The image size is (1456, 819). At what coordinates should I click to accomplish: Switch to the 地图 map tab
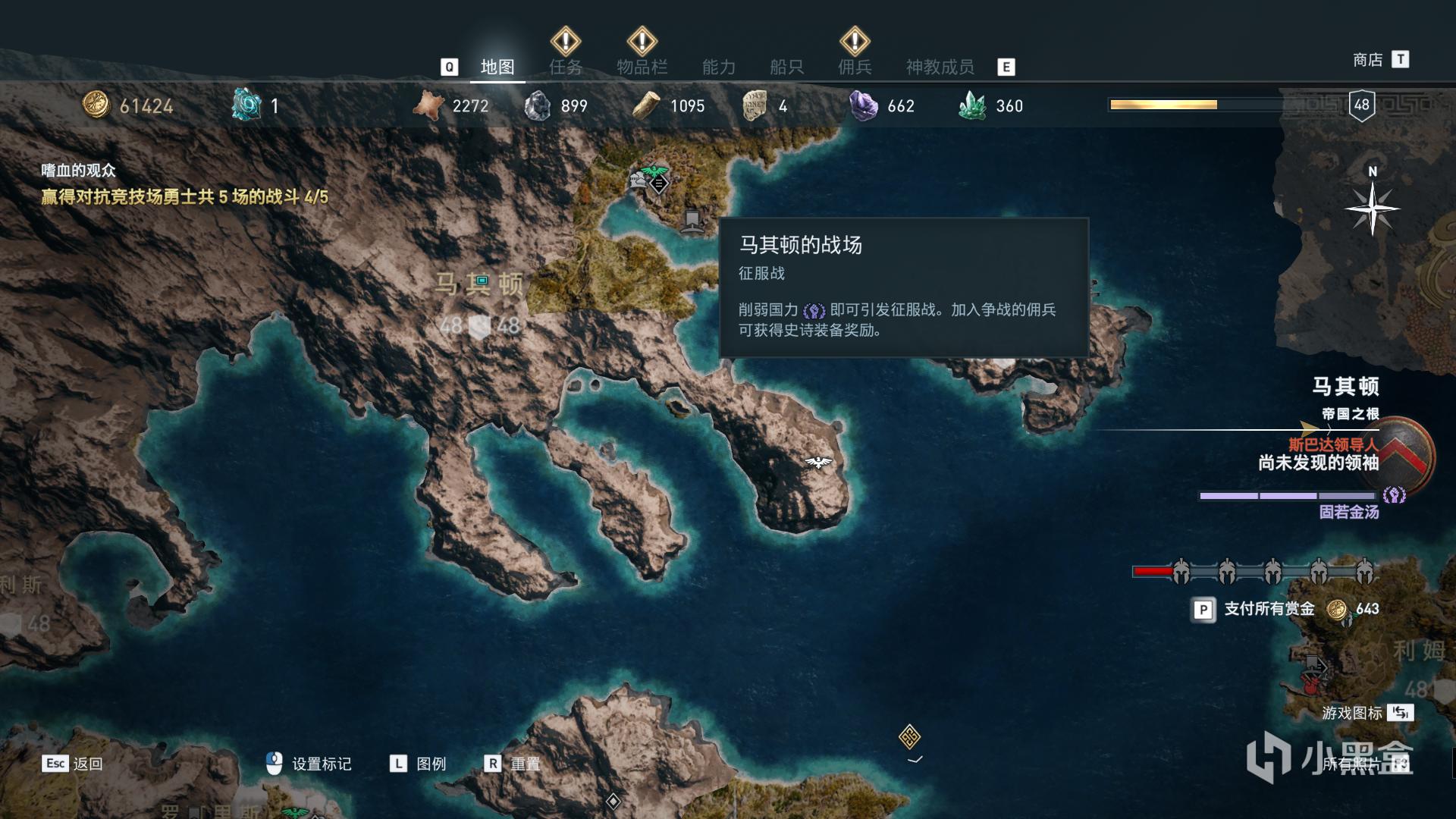pyautogui.click(x=497, y=67)
